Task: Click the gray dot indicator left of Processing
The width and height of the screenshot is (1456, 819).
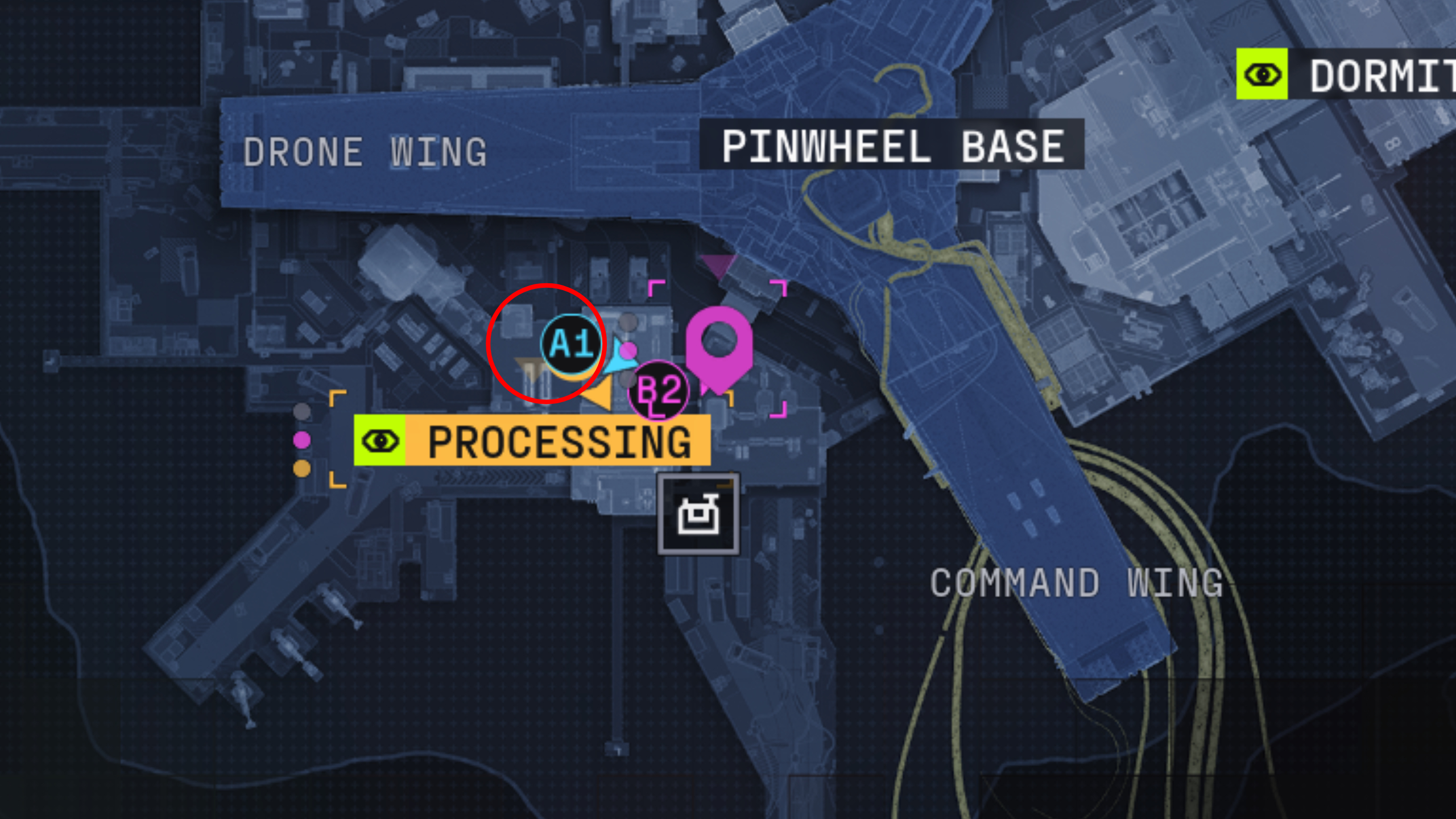Action: 302,411
